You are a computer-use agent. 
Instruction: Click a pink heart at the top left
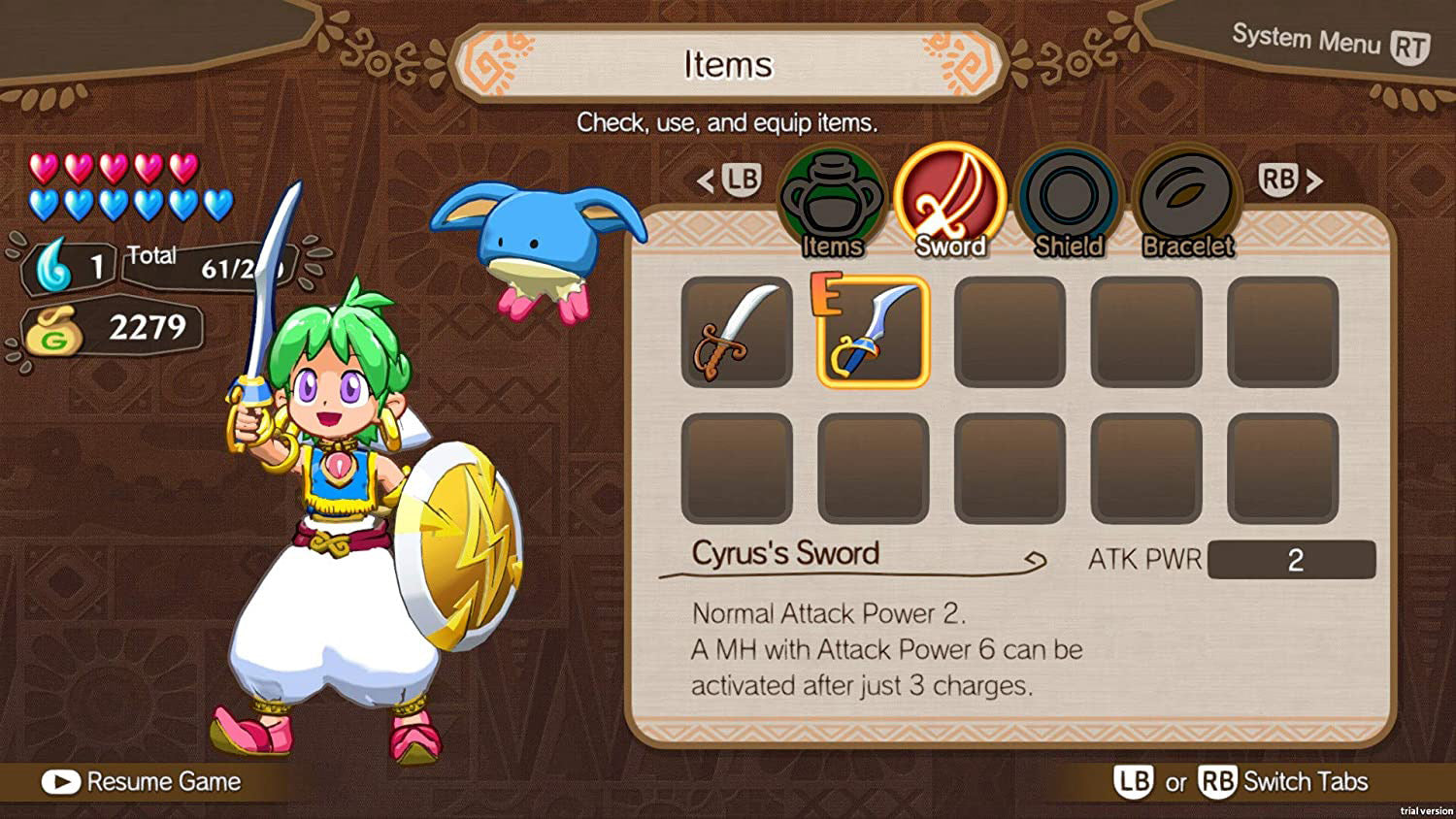click(x=44, y=168)
